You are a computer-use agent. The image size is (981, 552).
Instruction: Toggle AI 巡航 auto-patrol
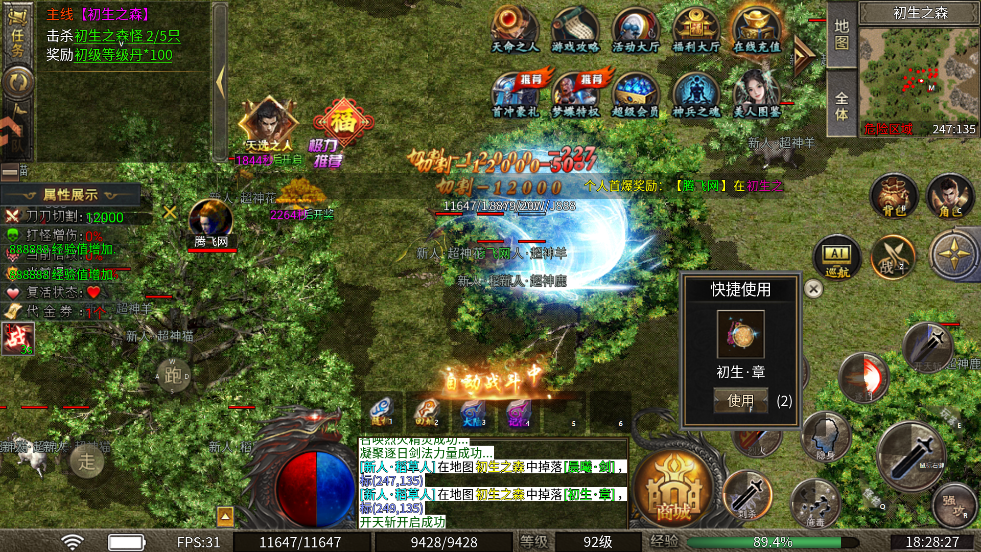tap(836, 257)
